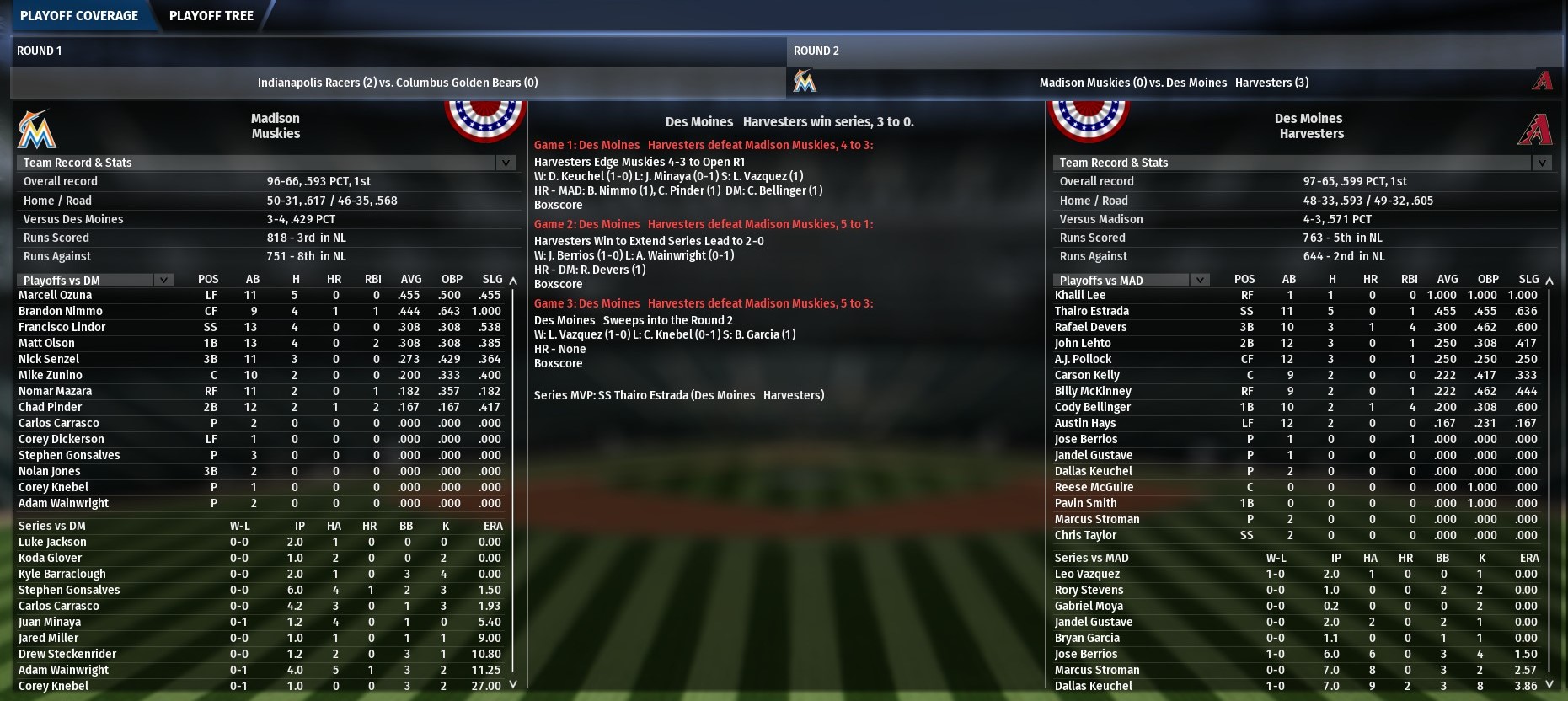Open the Game 1 boxscore
Screen dimensions: 1568x701
click(x=558, y=205)
